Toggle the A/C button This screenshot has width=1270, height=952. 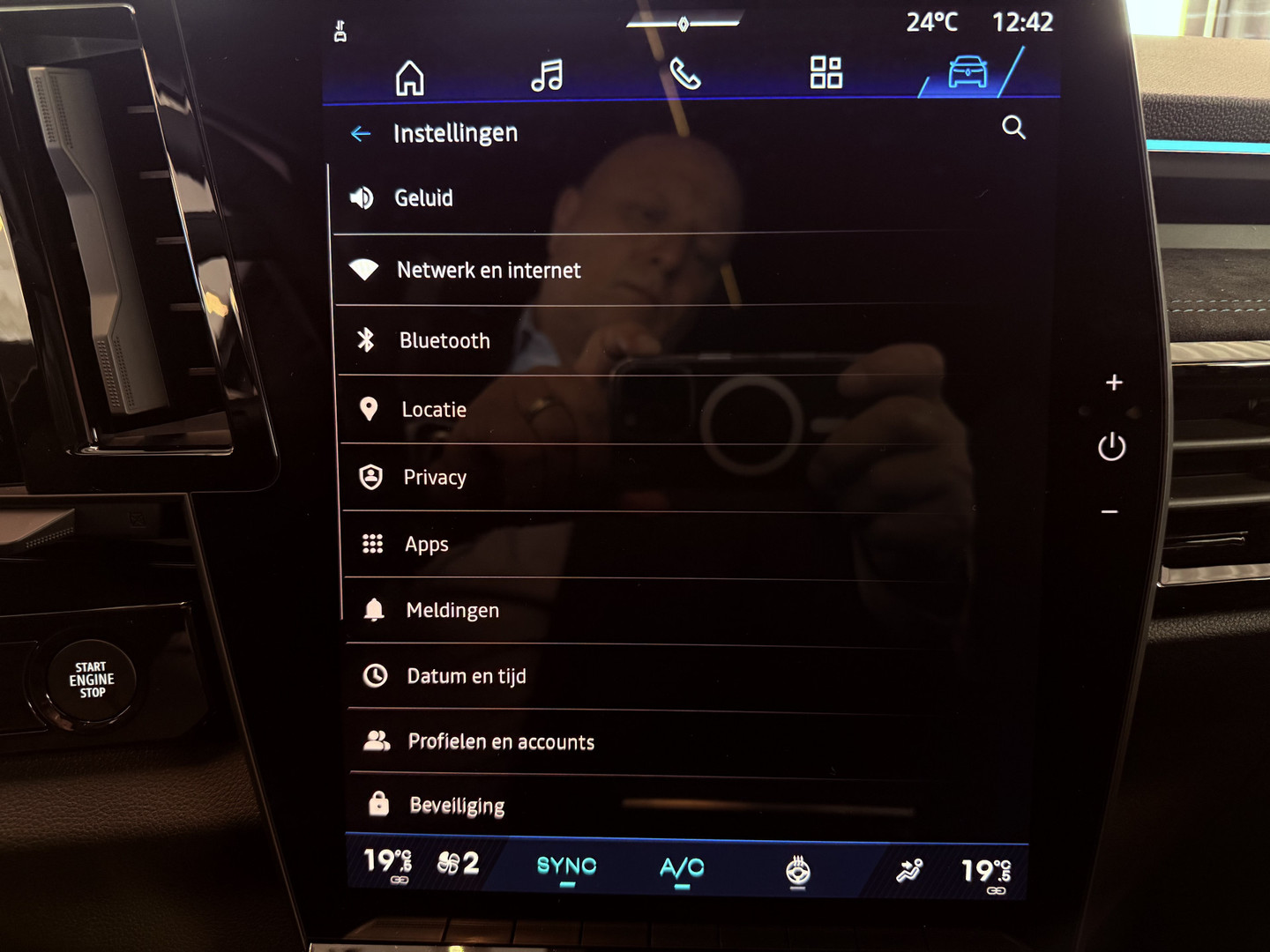tap(682, 869)
